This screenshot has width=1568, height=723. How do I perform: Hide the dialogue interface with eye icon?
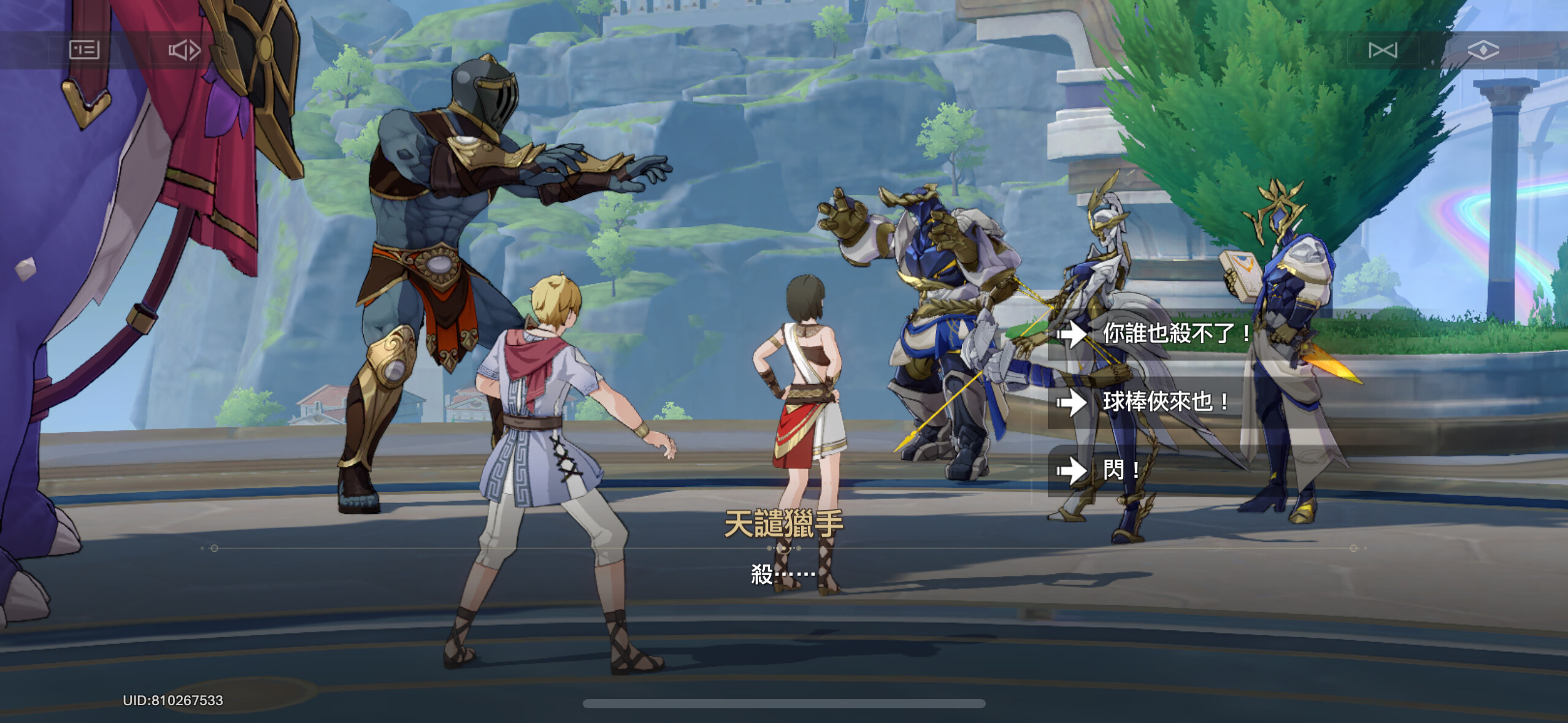coord(1483,50)
